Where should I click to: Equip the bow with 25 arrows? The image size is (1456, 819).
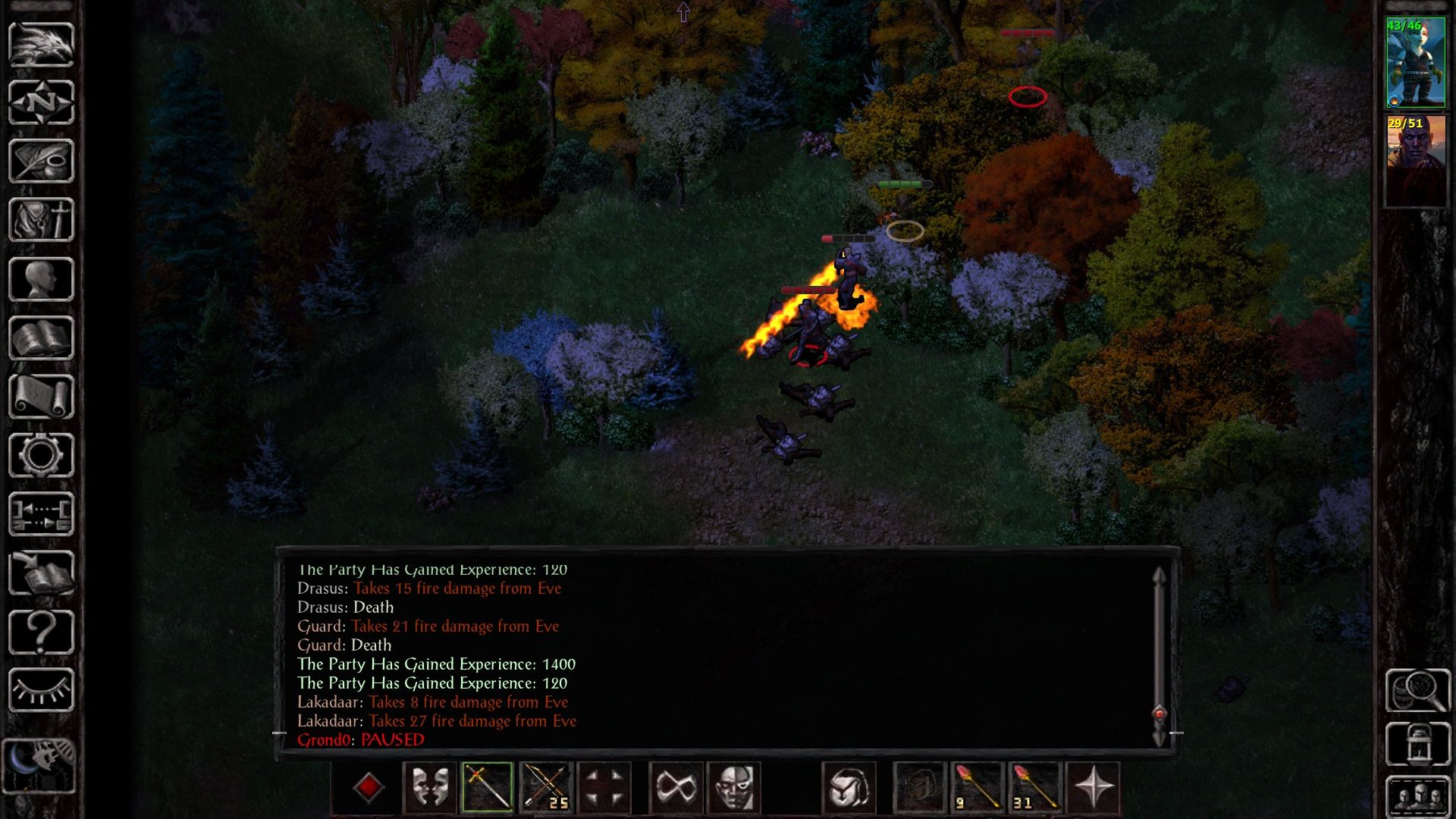tap(546, 787)
